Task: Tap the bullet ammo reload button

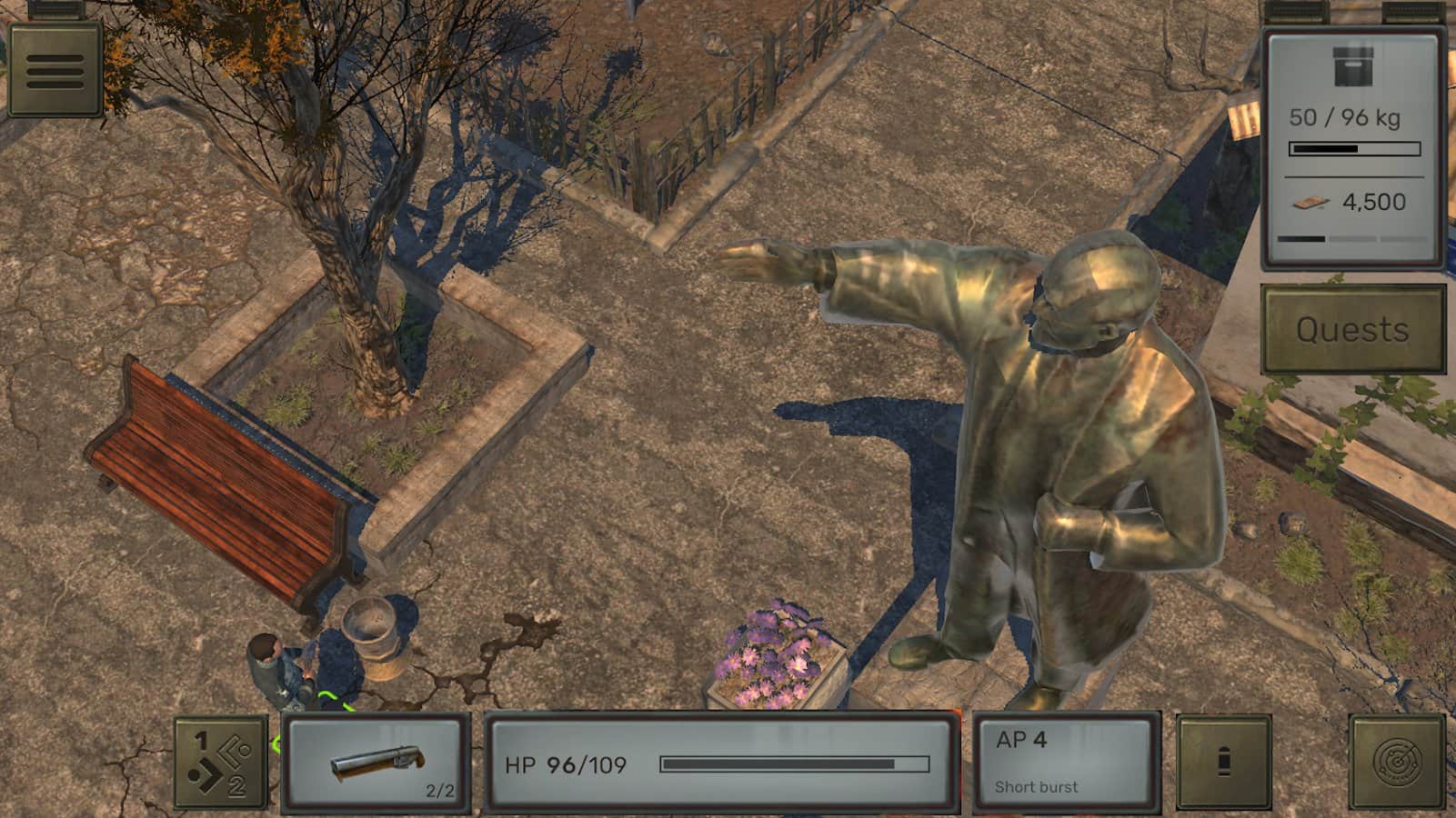Action: 1223,763
